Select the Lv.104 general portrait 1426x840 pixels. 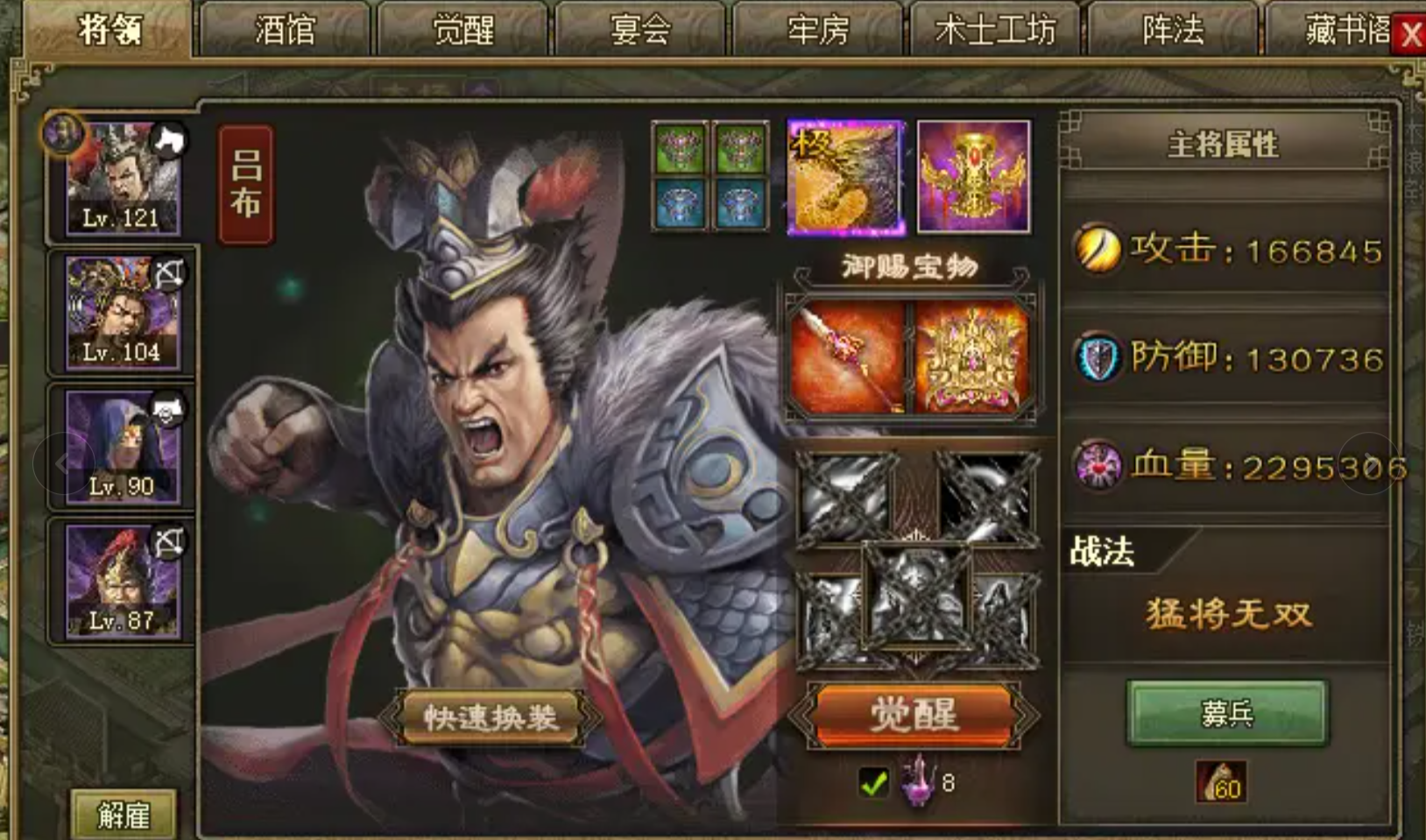point(123,311)
